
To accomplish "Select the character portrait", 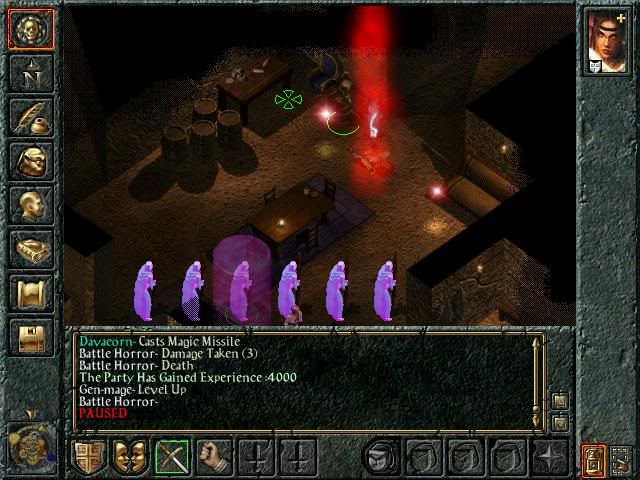I will pyautogui.click(x=607, y=42).
